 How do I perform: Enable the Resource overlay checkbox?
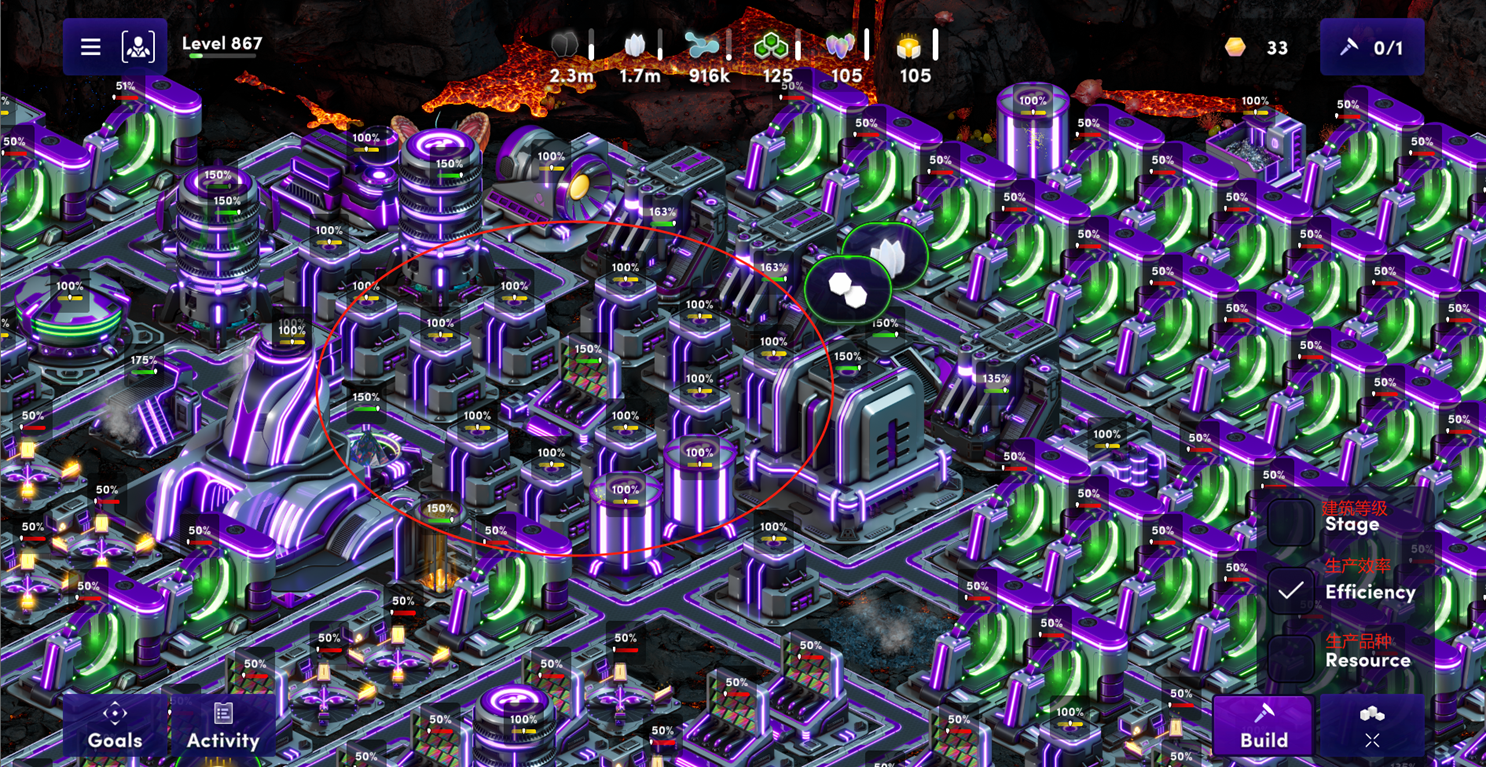coord(1291,658)
